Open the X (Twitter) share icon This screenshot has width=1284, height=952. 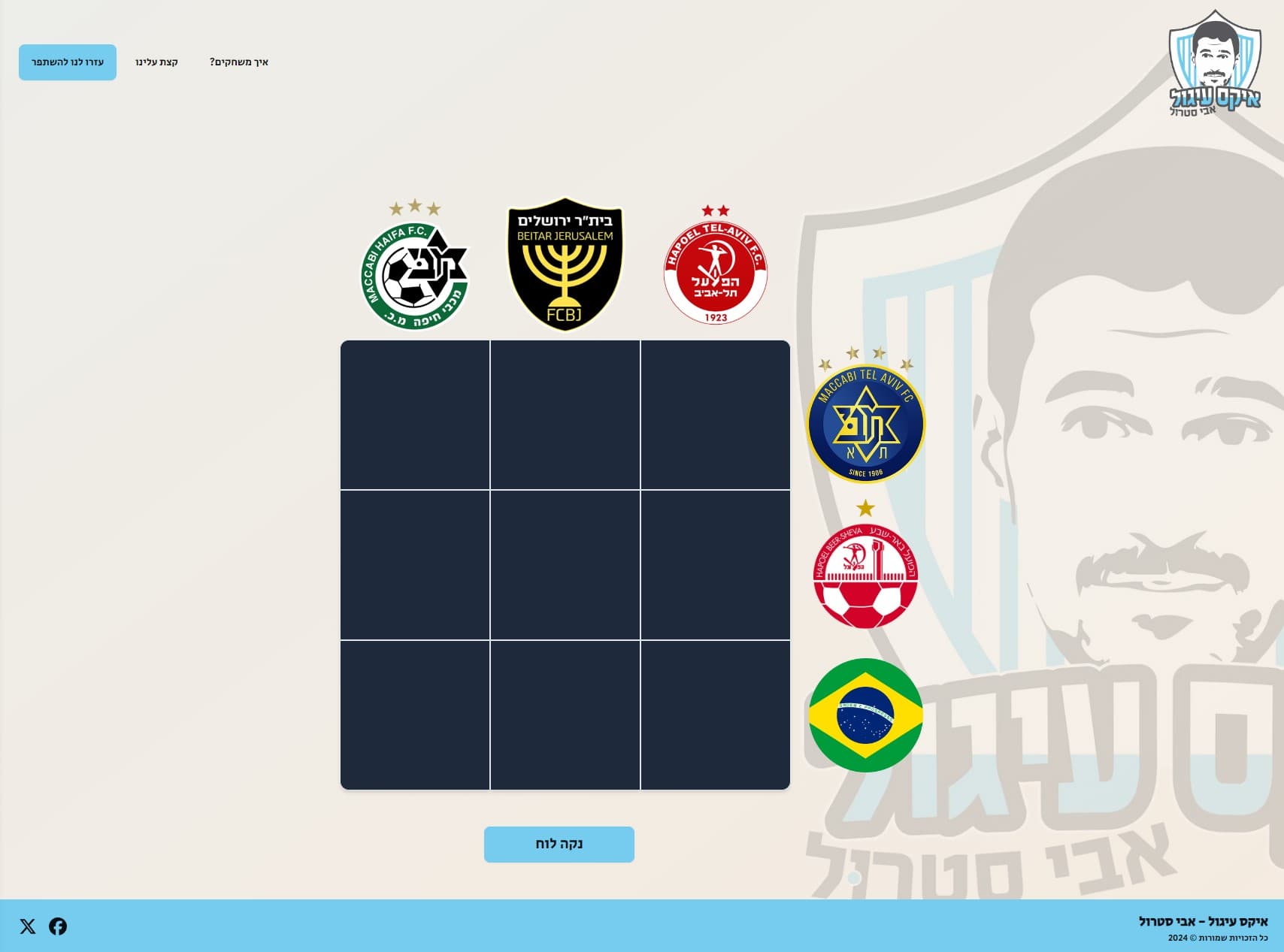(29, 927)
